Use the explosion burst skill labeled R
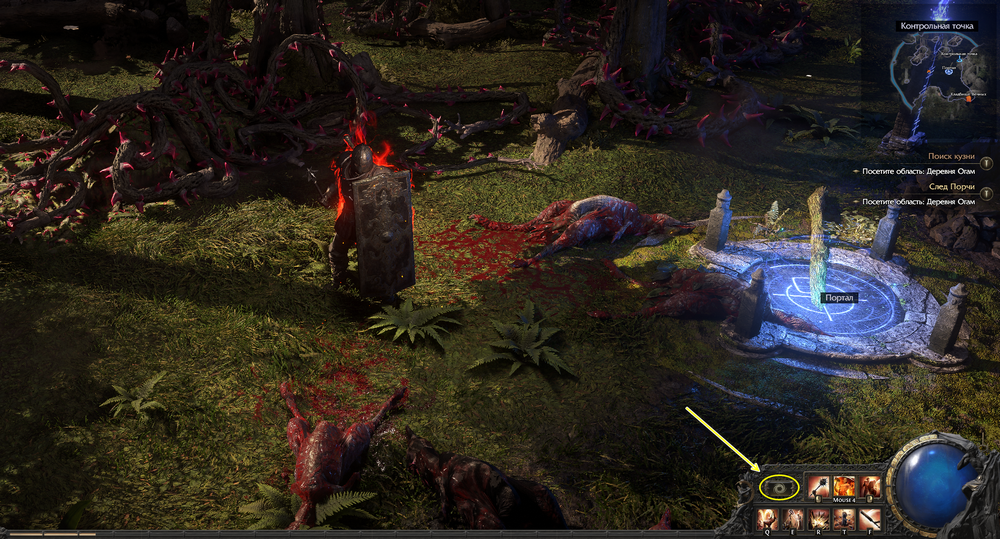This screenshot has height=539, width=1000. point(819,518)
